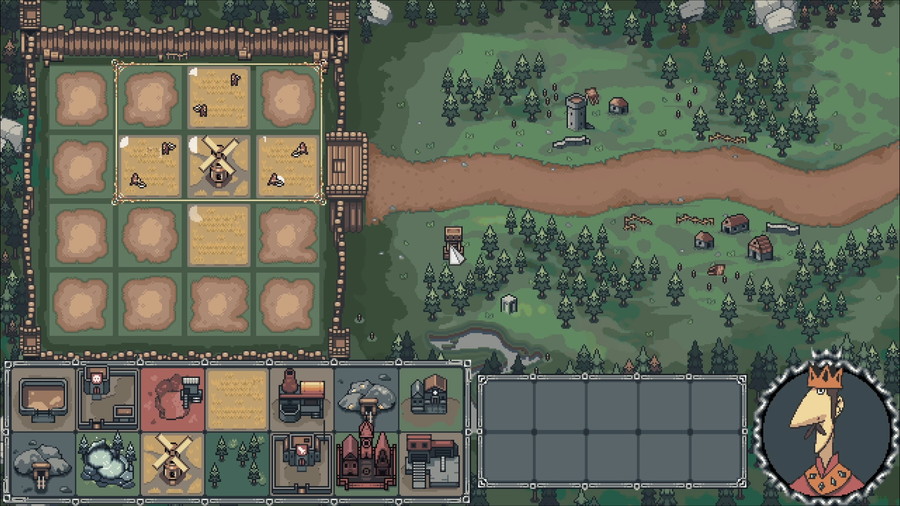Pick the warehouse with stairs tile

[x=431, y=462]
